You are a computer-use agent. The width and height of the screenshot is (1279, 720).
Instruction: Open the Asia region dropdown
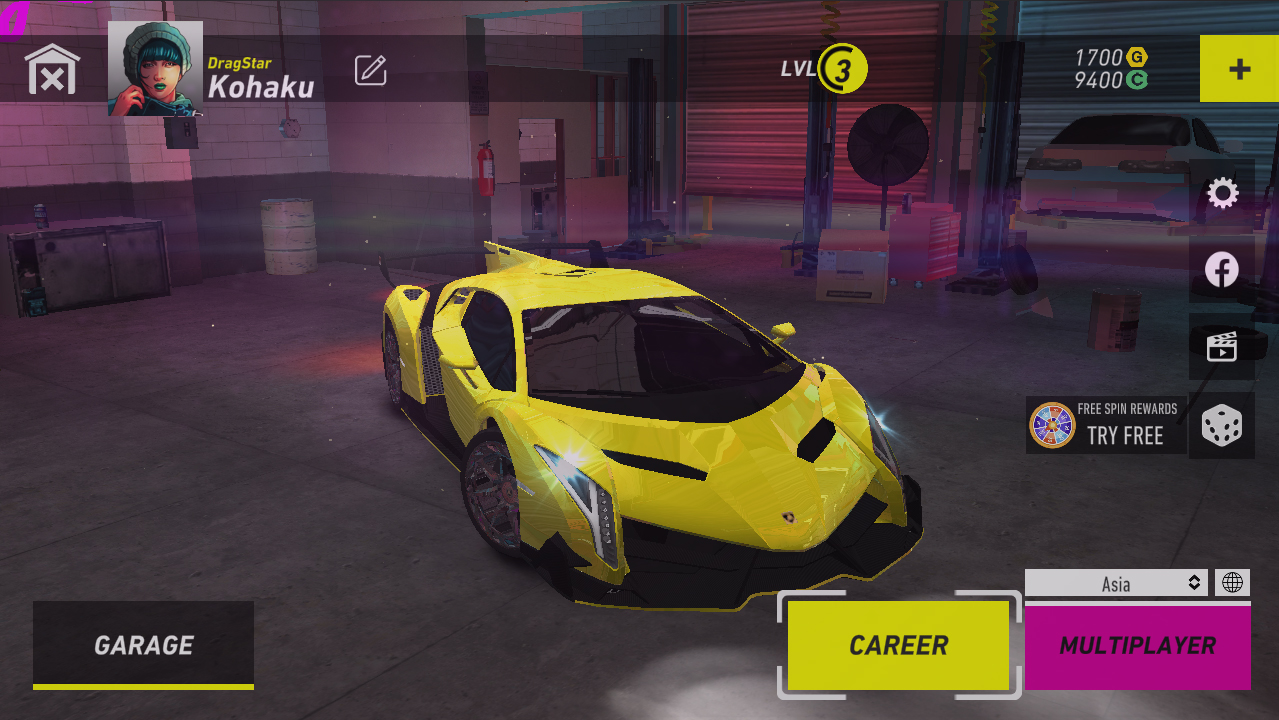[x=1116, y=583]
